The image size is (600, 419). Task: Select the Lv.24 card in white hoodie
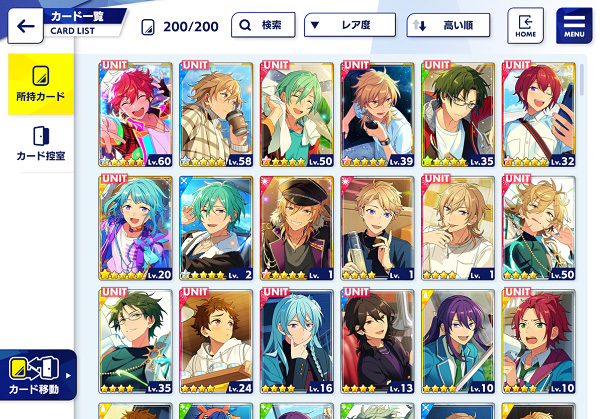click(216, 342)
